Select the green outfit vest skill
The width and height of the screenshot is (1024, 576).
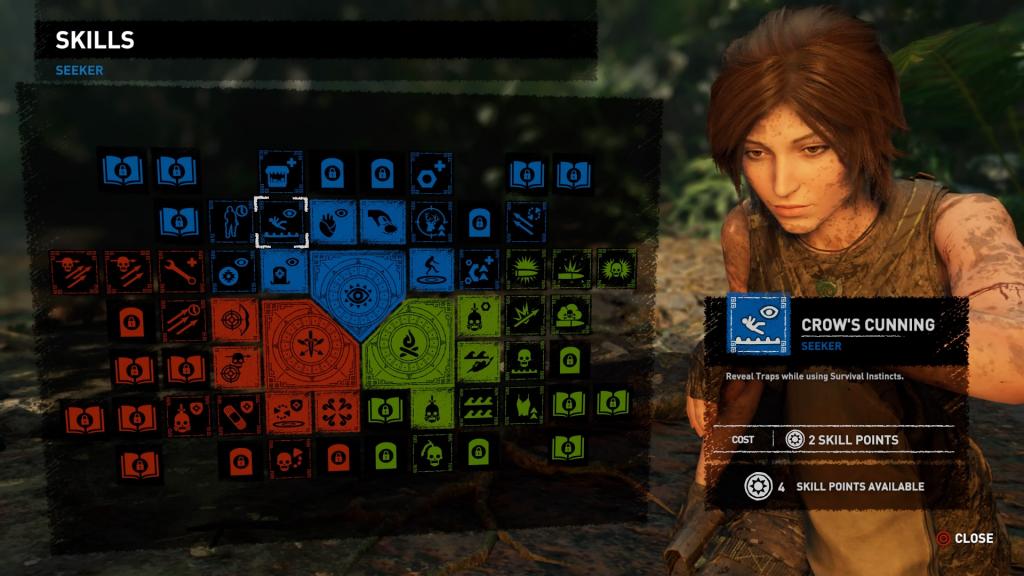pyautogui.click(x=524, y=407)
